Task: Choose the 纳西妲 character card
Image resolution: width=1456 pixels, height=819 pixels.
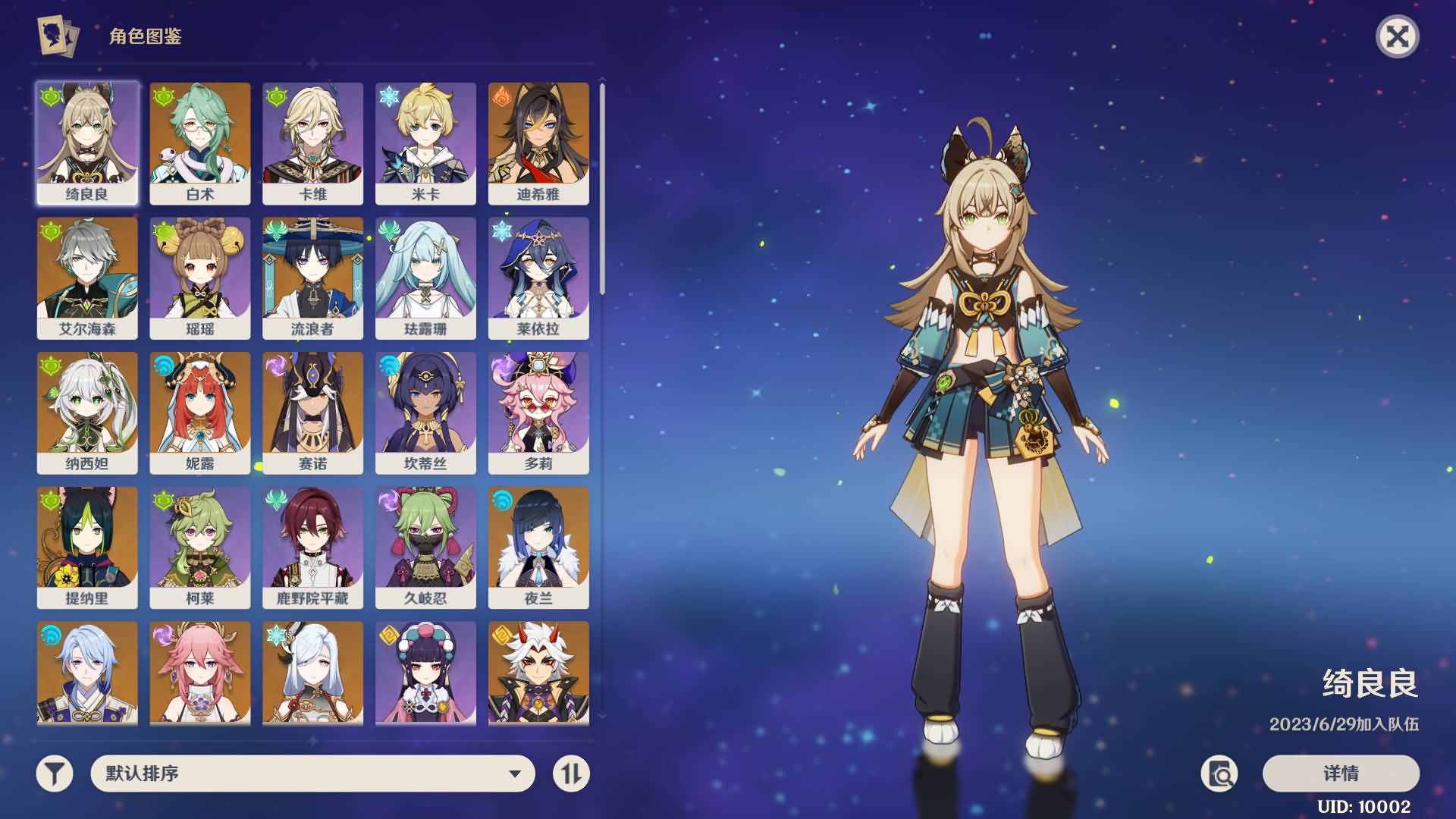Action: point(87,413)
